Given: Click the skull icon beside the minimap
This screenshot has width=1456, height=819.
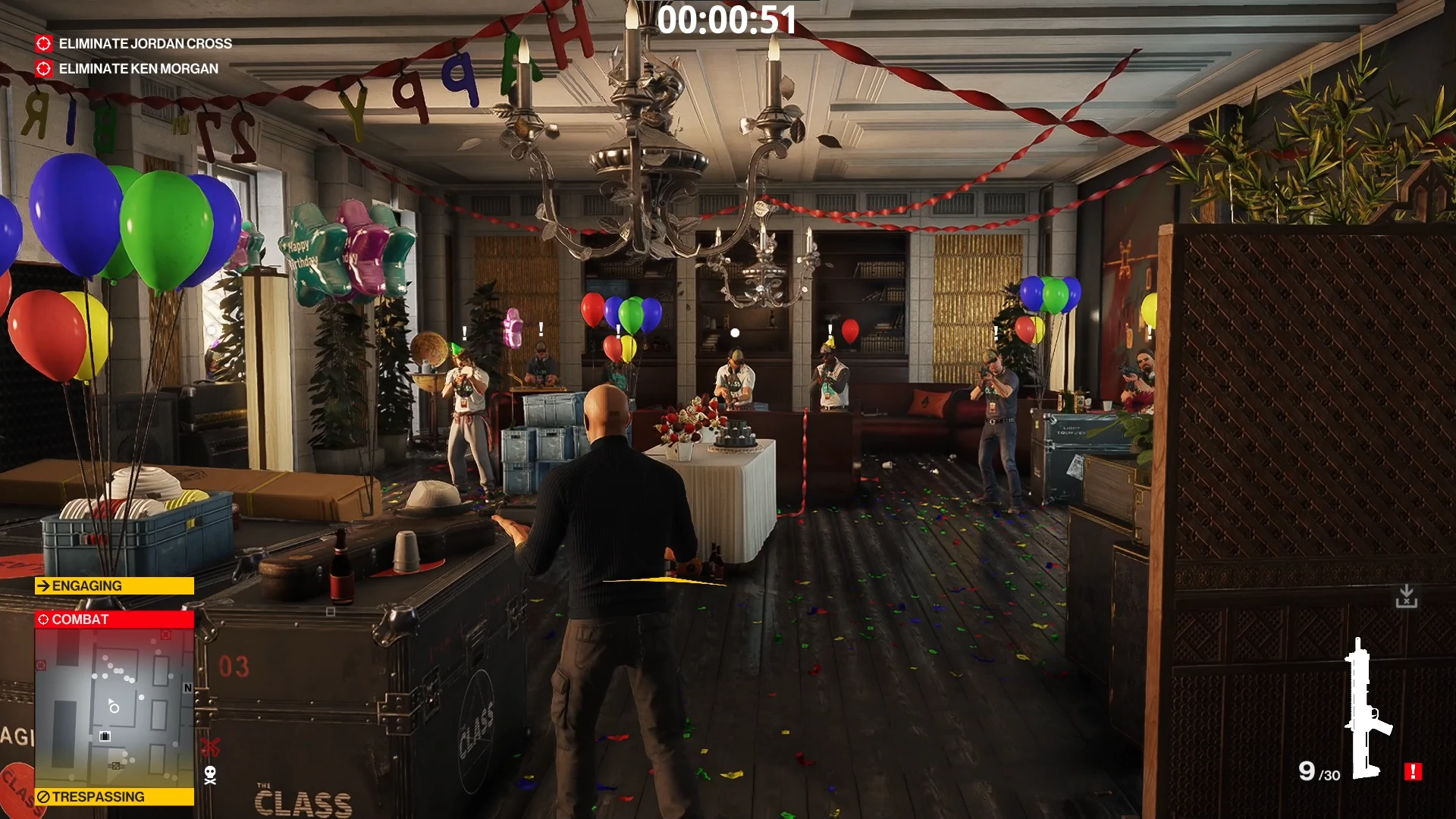Looking at the screenshot, I should coord(210,775).
